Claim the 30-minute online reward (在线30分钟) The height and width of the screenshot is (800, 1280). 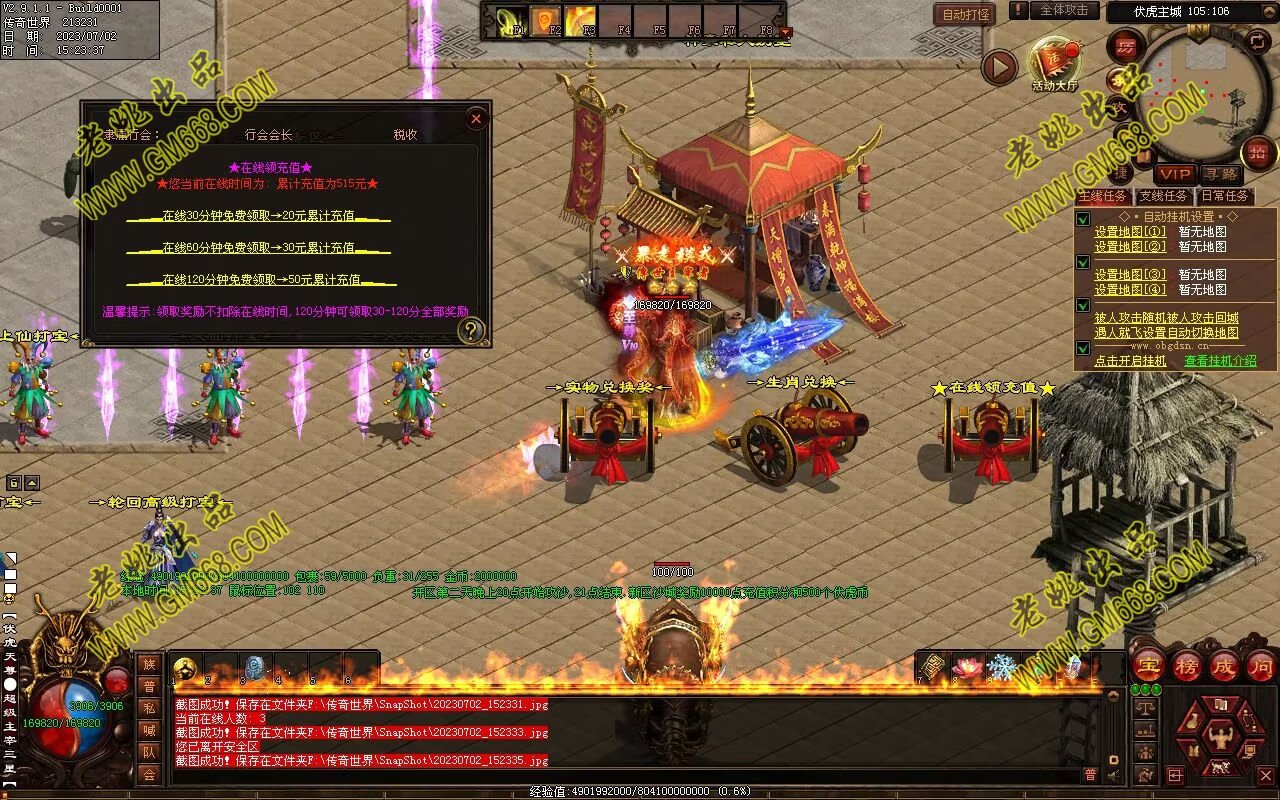(258, 216)
